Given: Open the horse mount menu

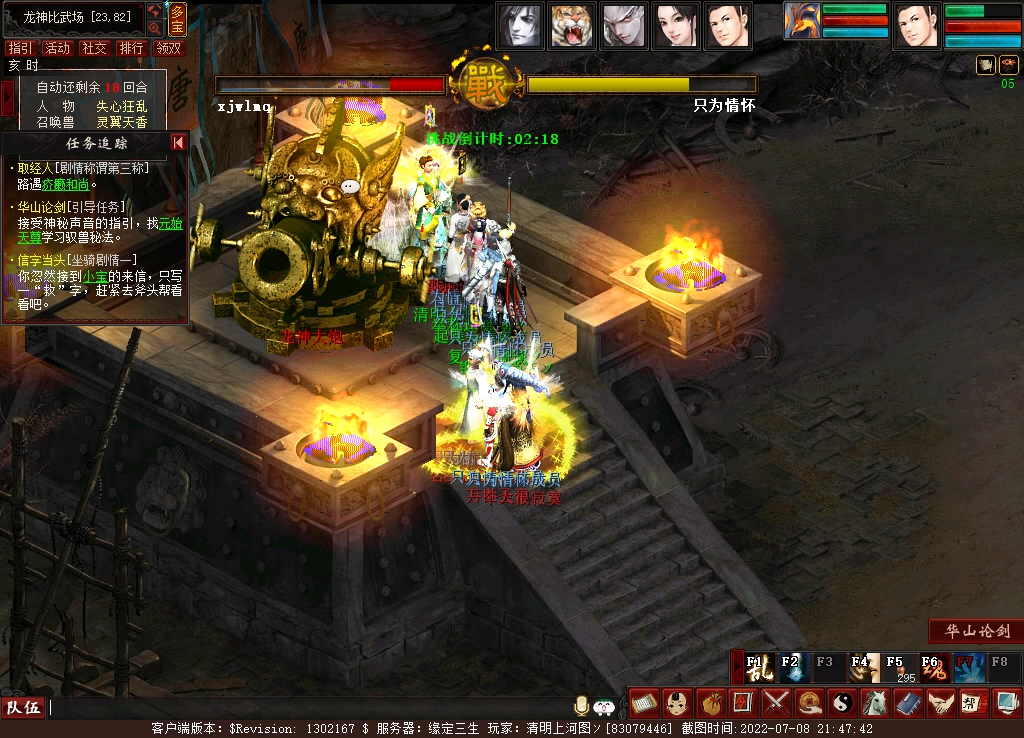Looking at the screenshot, I should [x=875, y=703].
